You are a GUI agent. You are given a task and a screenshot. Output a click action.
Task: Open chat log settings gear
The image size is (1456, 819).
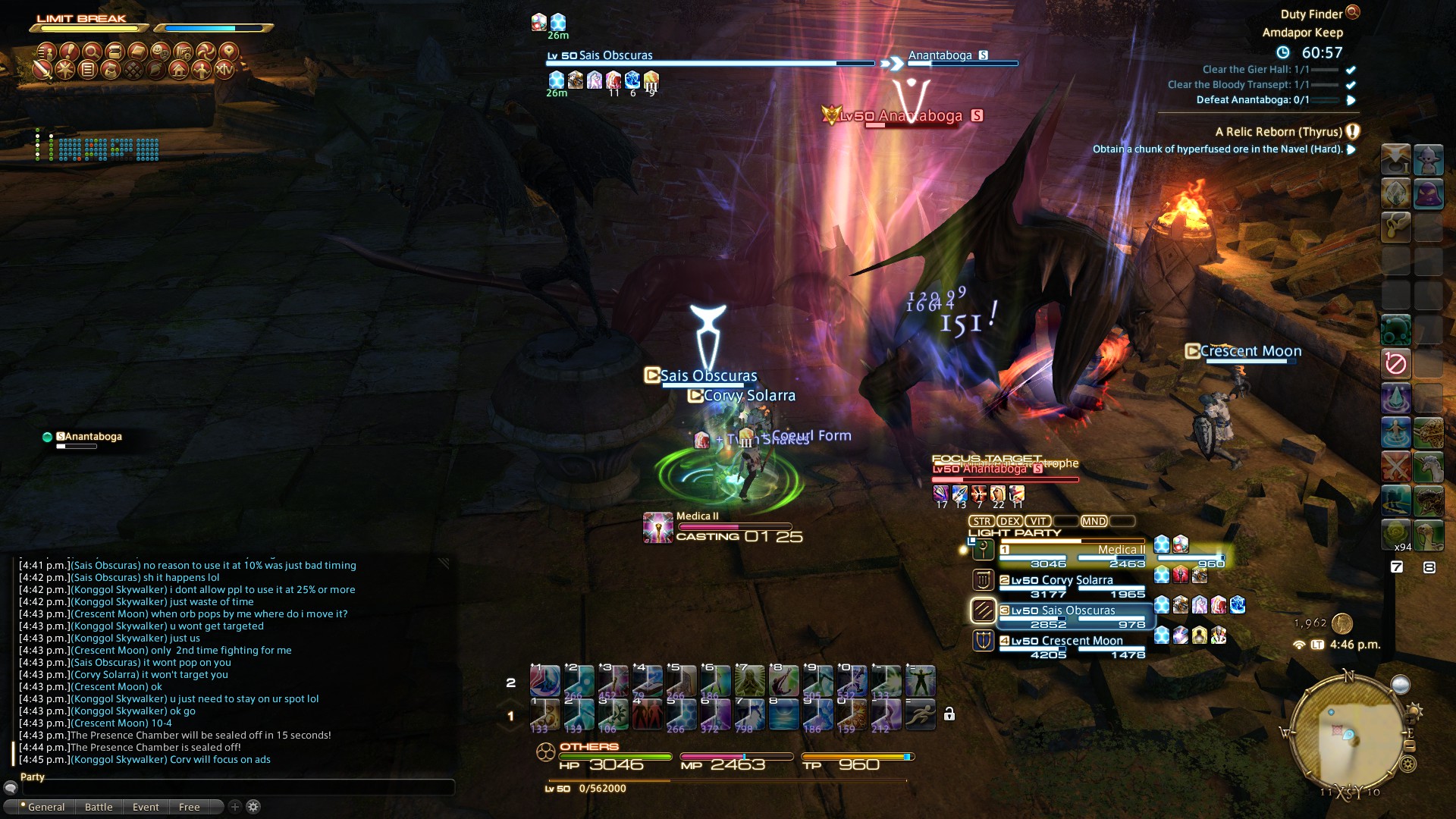tap(253, 807)
